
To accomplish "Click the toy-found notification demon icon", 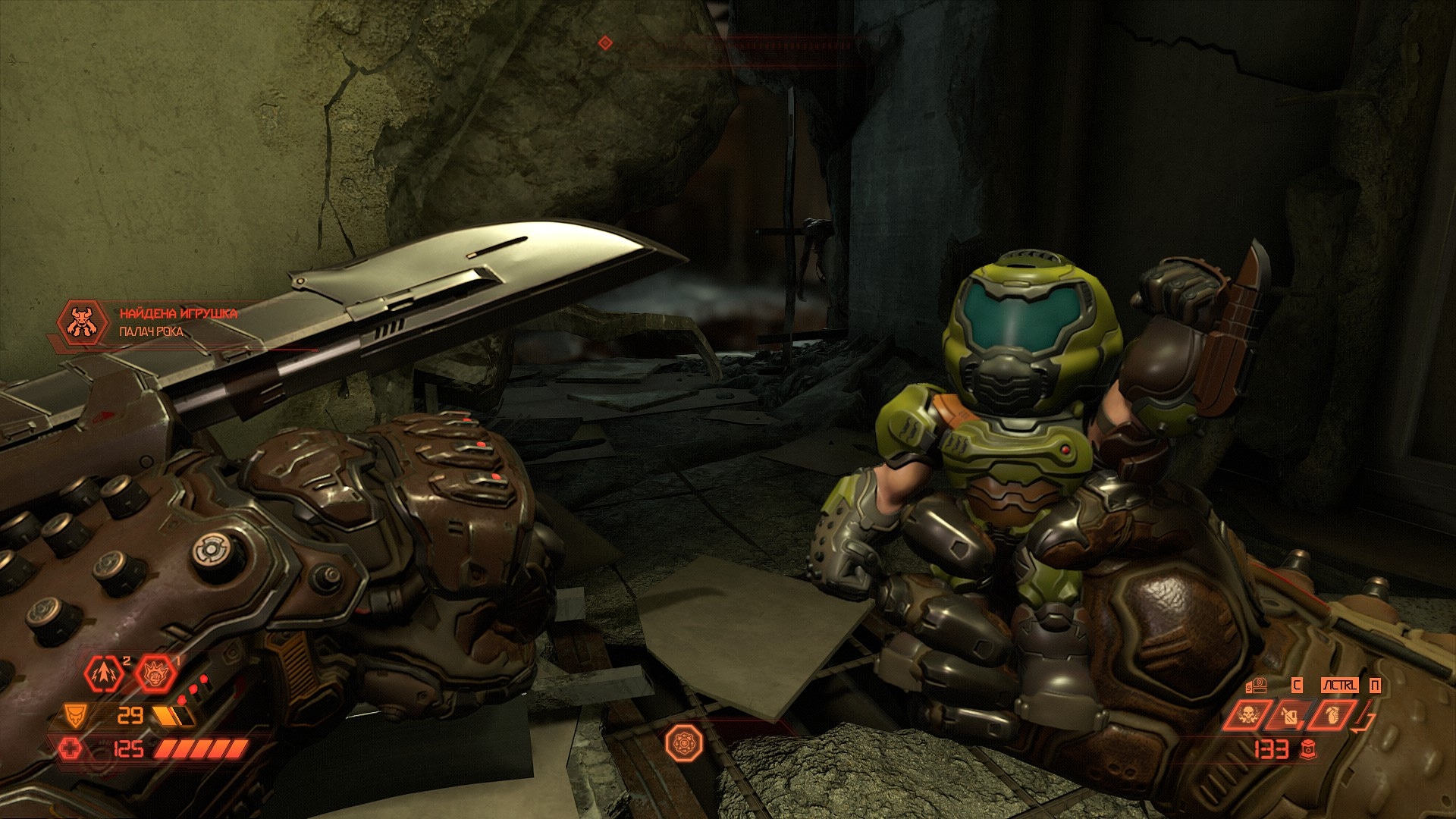I will tap(82, 323).
